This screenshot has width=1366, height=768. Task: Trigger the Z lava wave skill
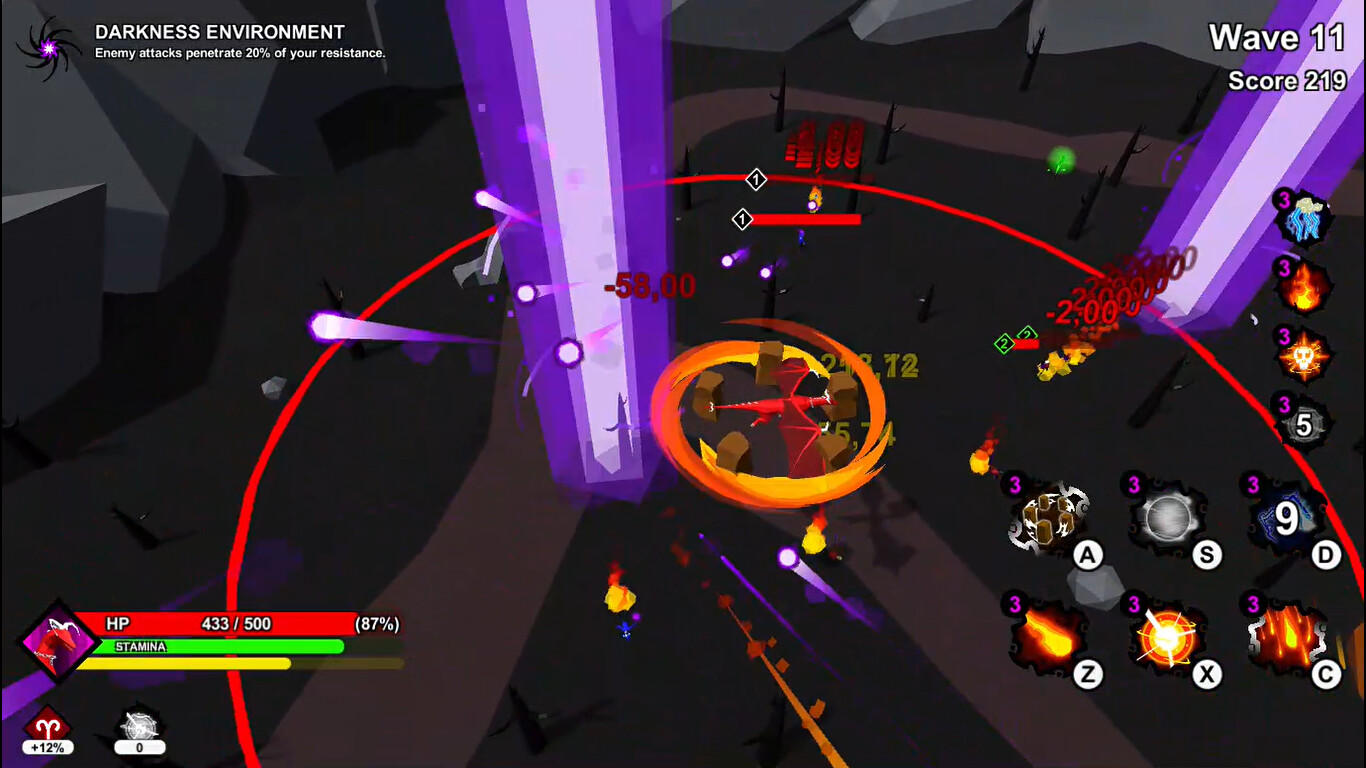(1047, 637)
